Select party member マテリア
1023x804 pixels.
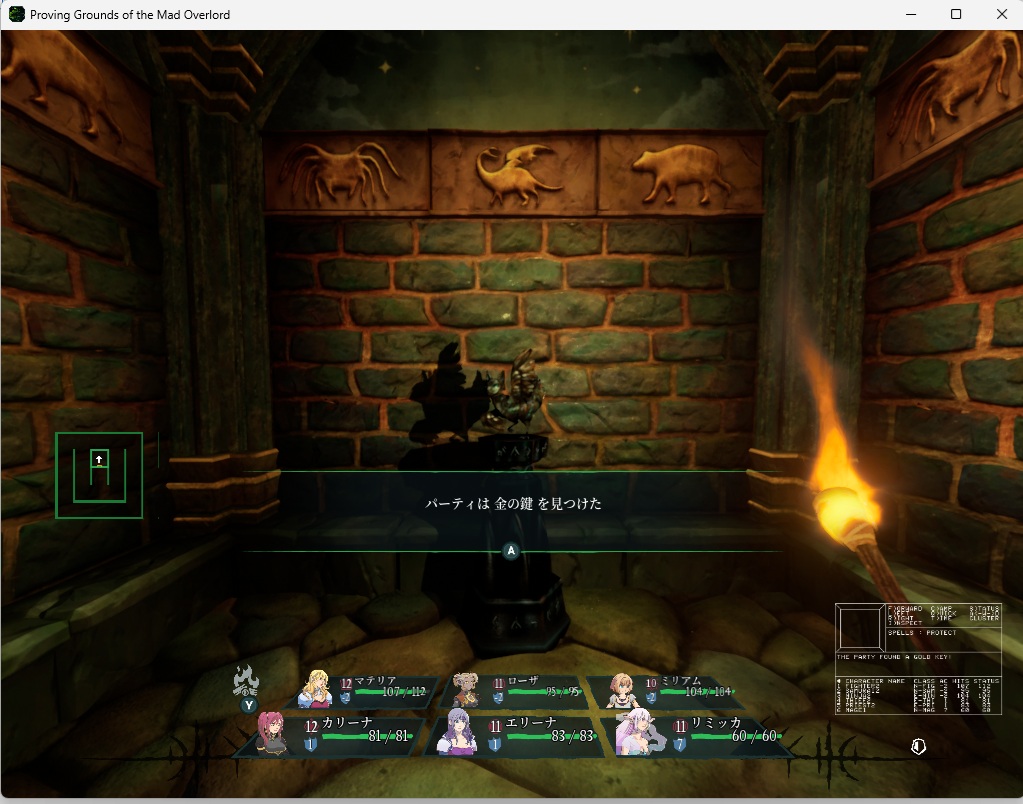pyautogui.click(x=368, y=690)
